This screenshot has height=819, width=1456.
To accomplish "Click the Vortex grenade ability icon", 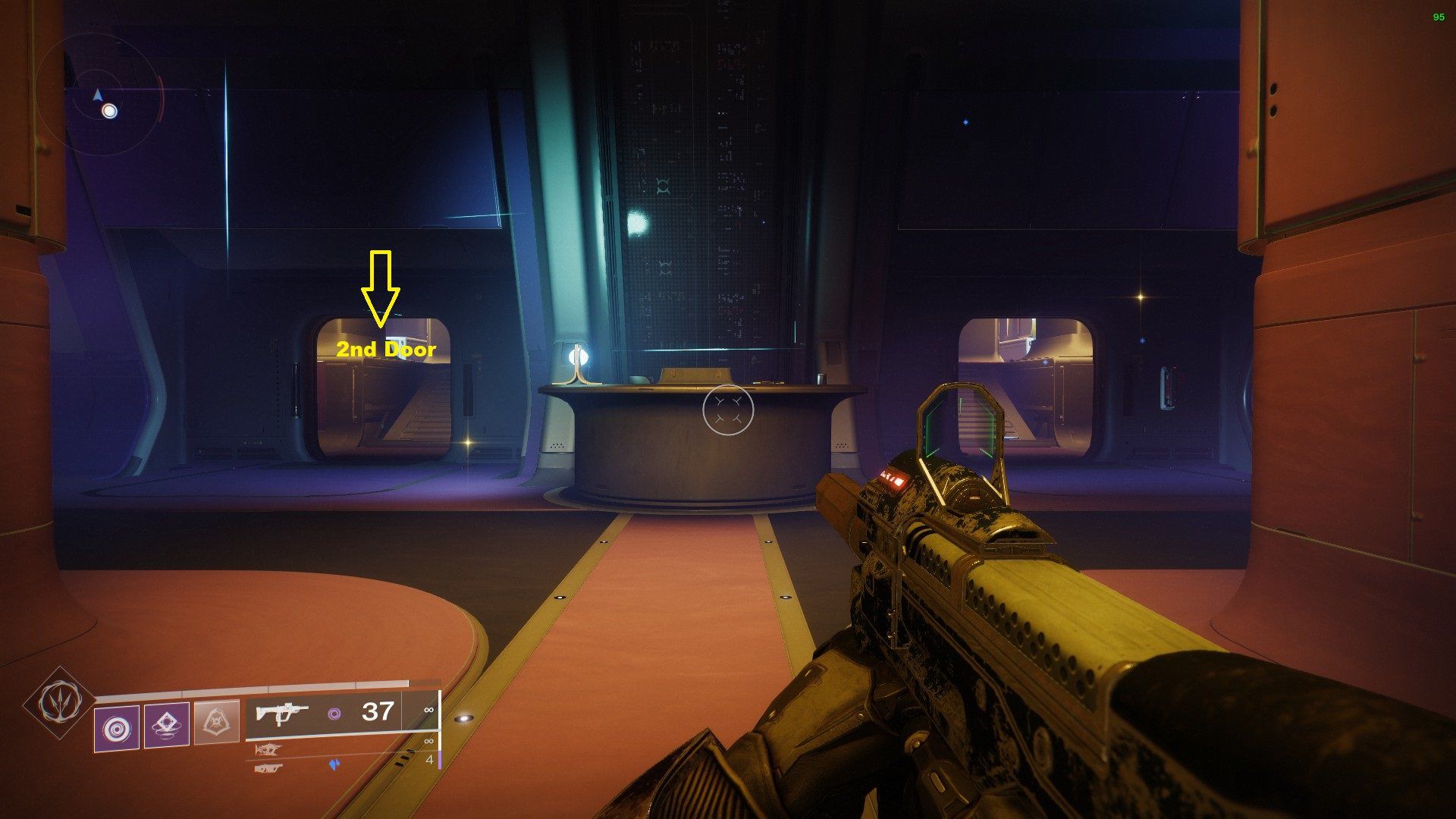I will click(118, 726).
